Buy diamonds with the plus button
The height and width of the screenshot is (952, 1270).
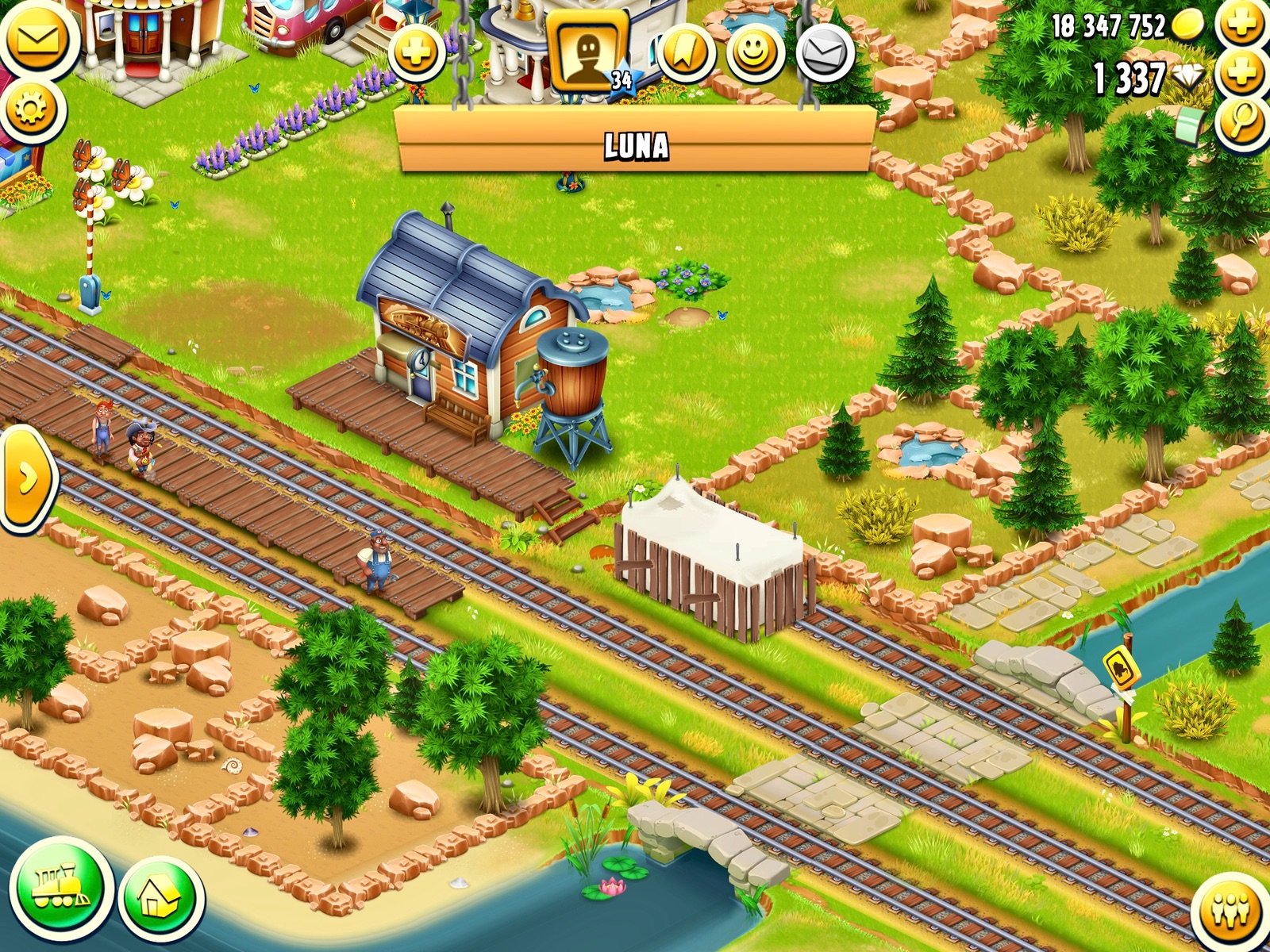1242,75
